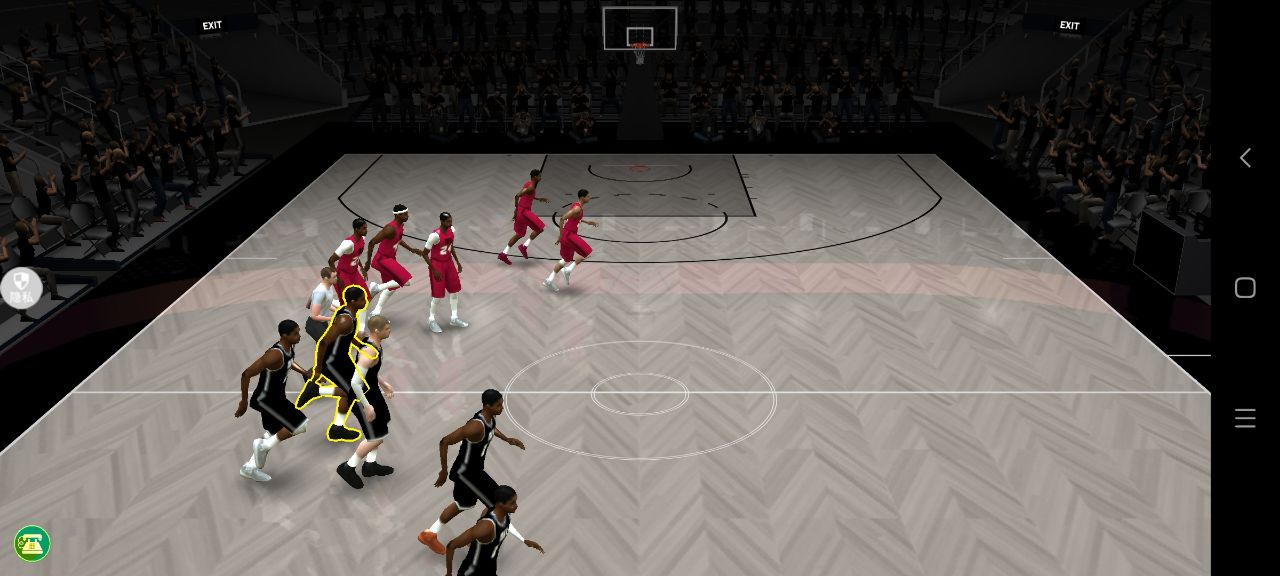The height and width of the screenshot is (576, 1280).
Task: Tap the grey privacy shield icon
Action: [21, 287]
